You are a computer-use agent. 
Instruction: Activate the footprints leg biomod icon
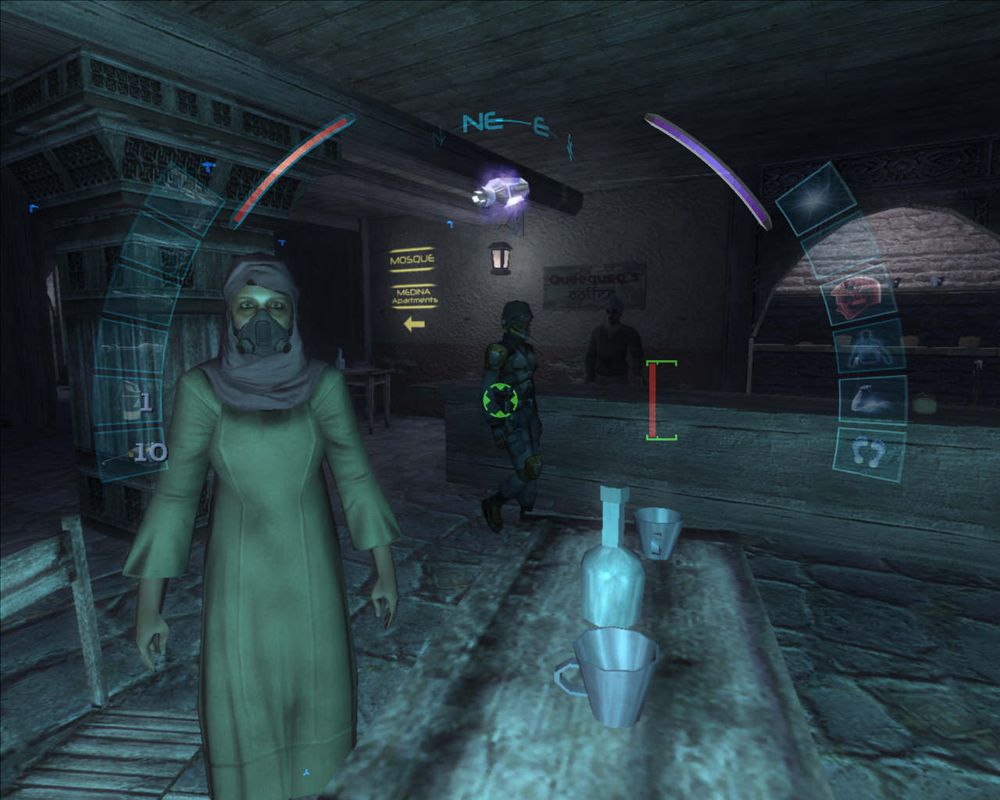click(x=871, y=454)
